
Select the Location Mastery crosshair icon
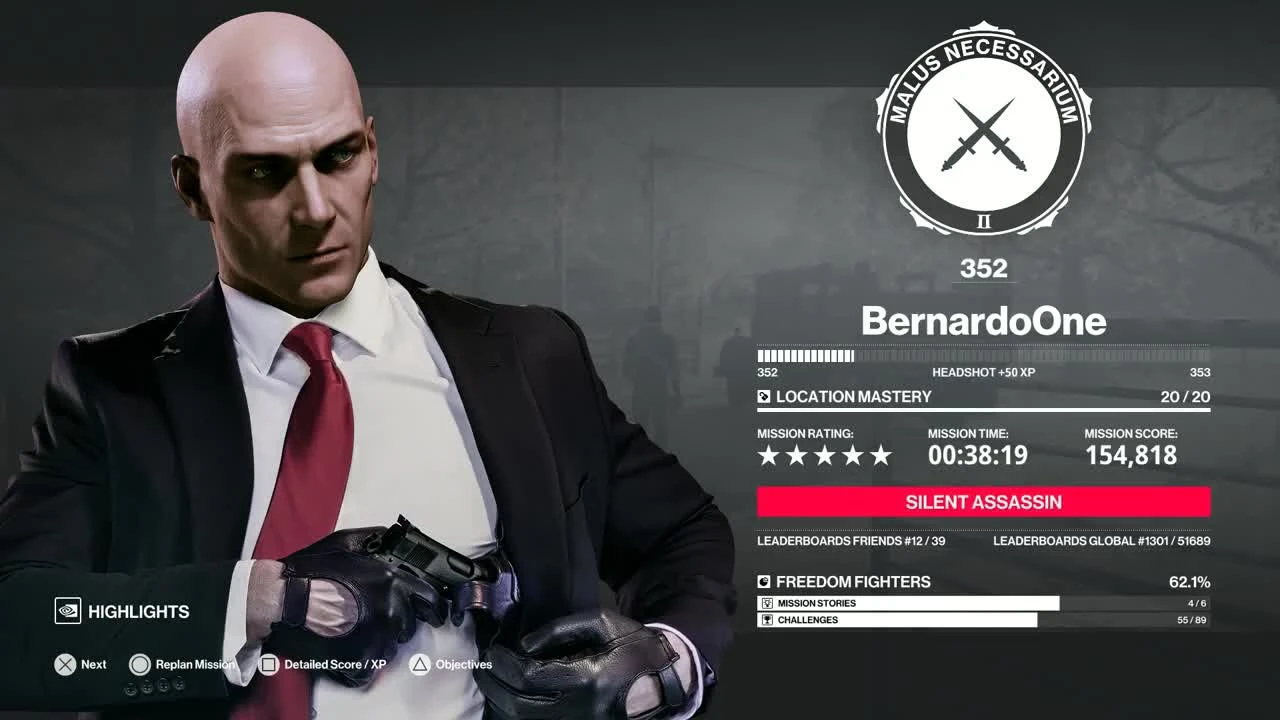(x=766, y=396)
